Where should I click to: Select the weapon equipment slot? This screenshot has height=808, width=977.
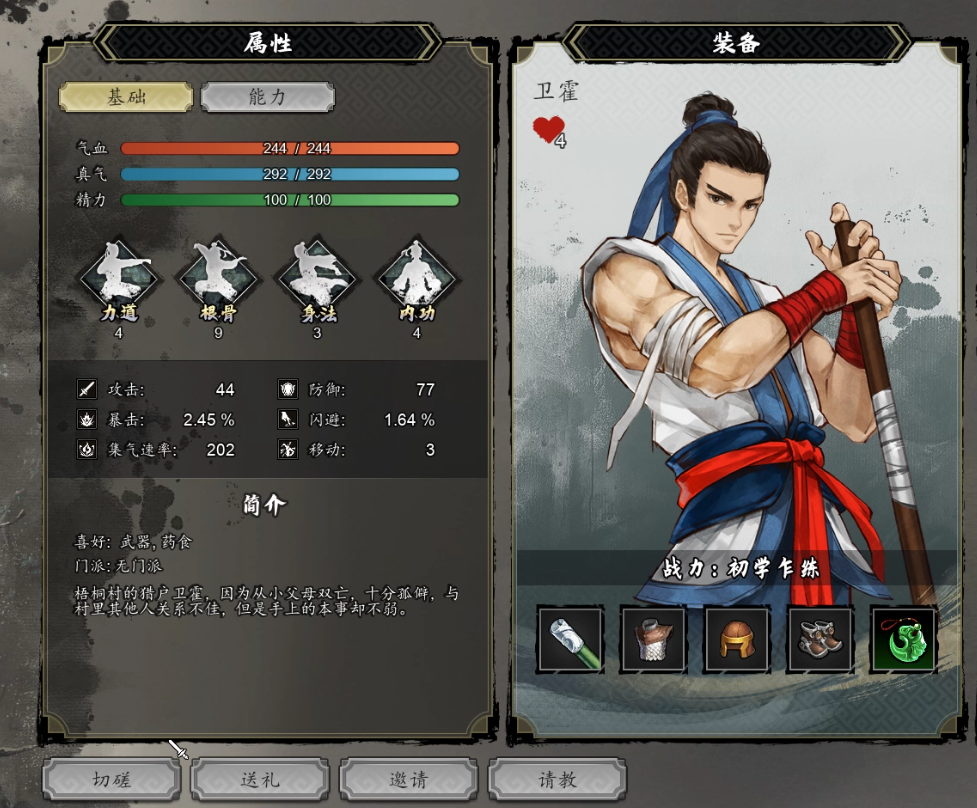tap(570, 639)
